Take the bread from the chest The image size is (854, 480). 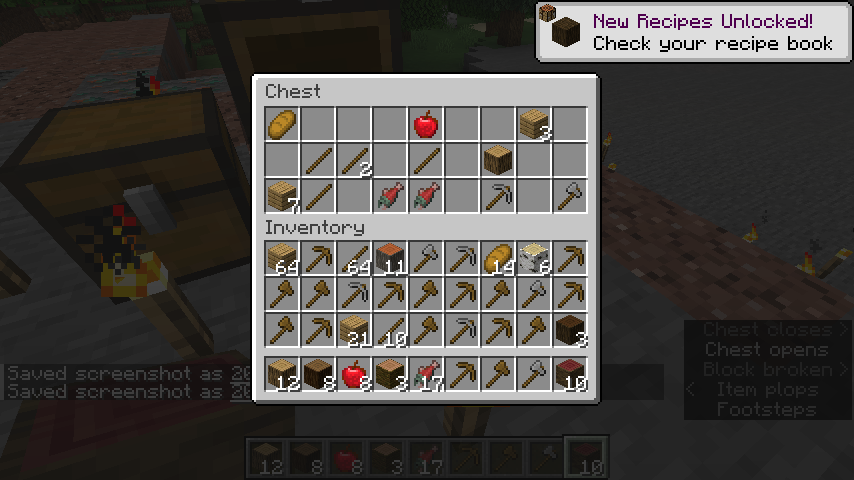point(282,125)
